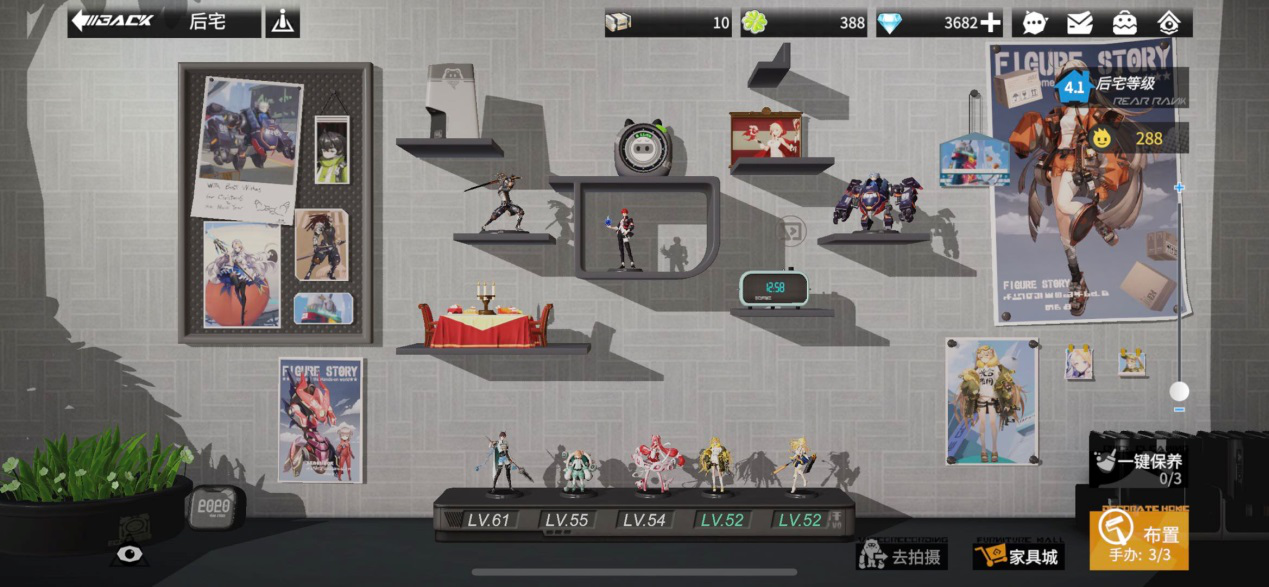This screenshot has height=587, width=1269.
Task: Open the green clover currency counter
Action: click(x=804, y=23)
